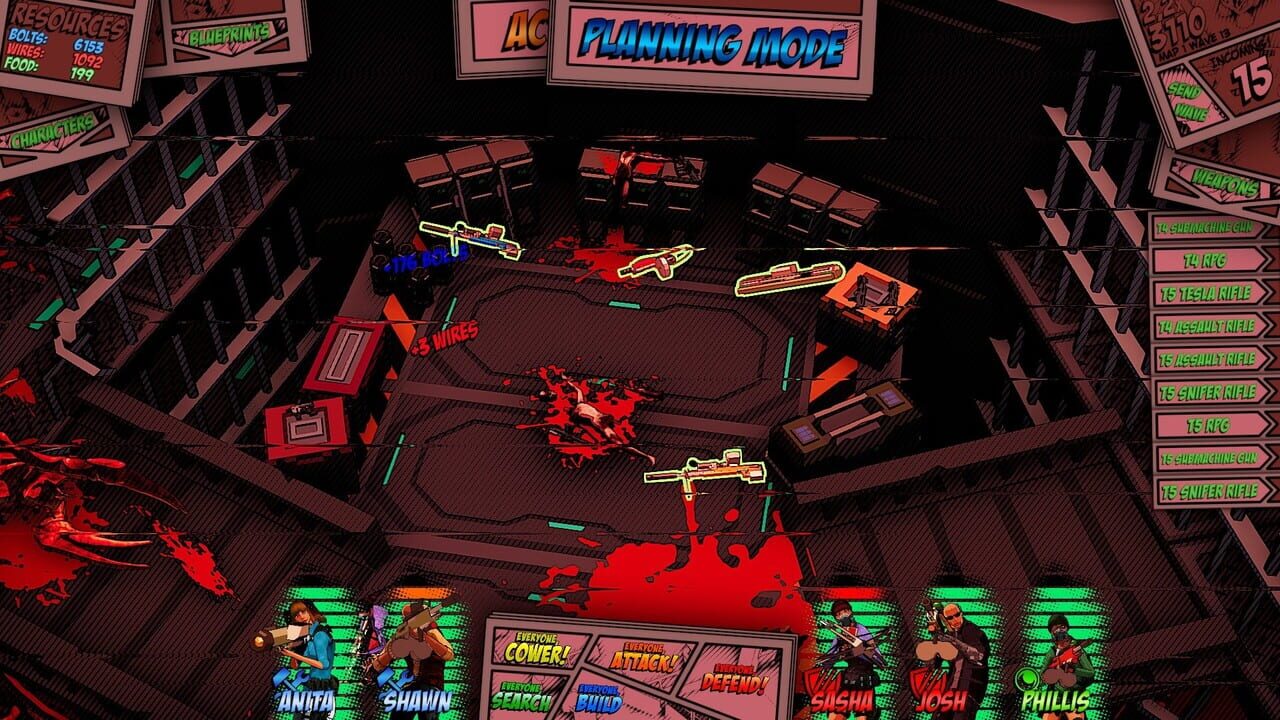
Task: Pick up the glowing assault rifle near the crates
Action: [470, 237]
